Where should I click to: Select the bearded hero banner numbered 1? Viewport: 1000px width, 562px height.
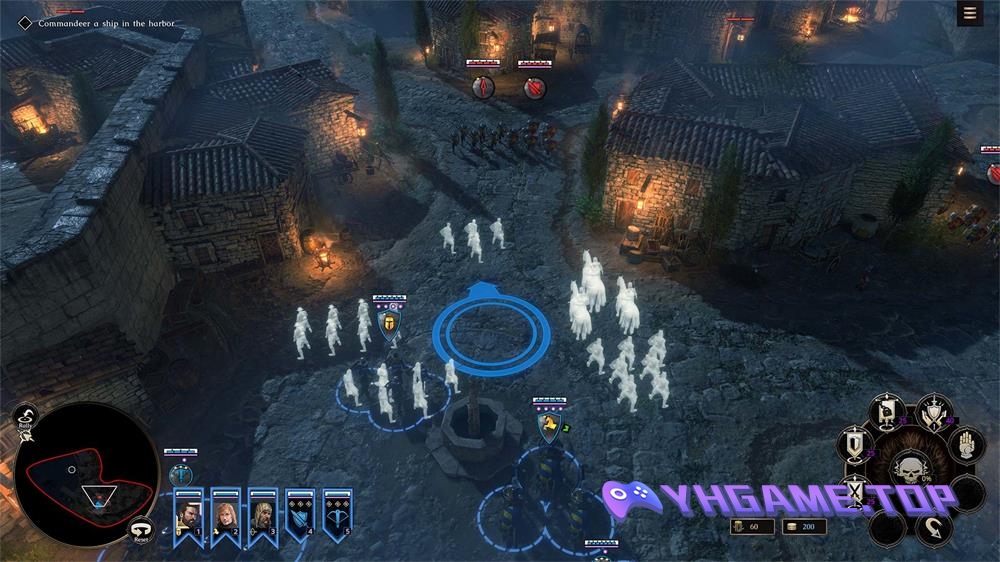[188, 514]
